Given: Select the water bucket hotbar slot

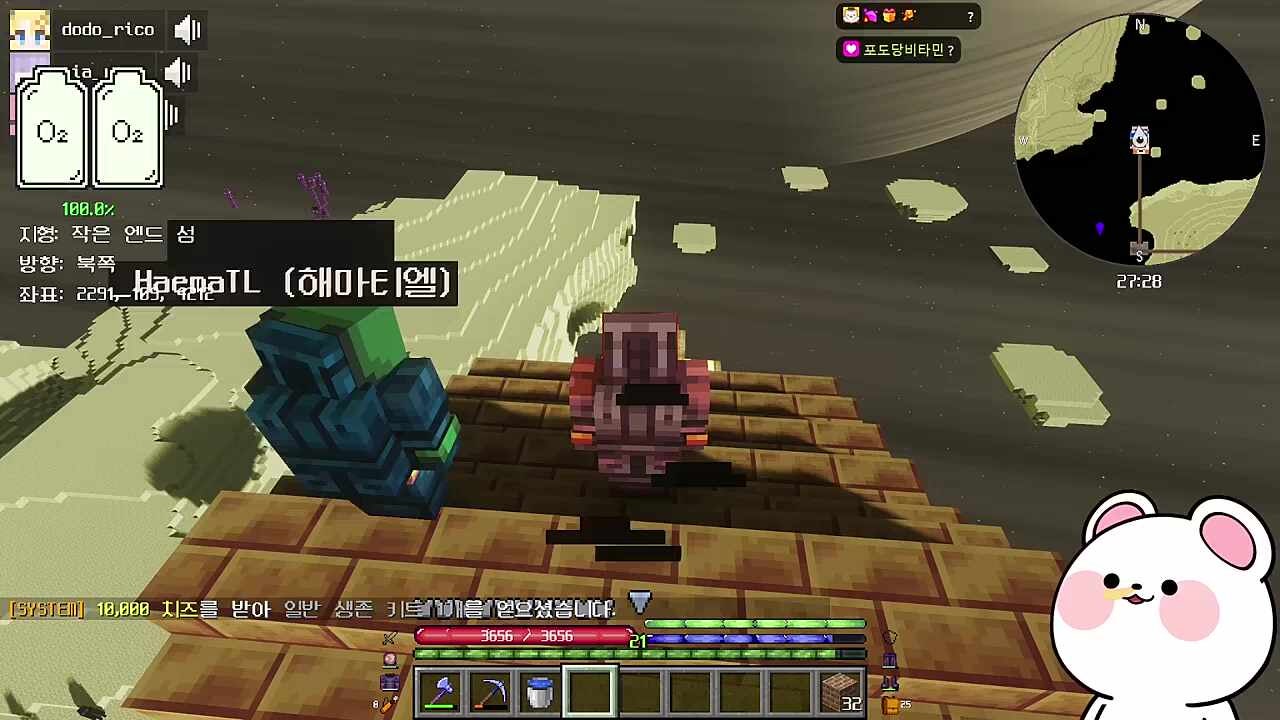Looking at the screenshot, I should point(539,691).
